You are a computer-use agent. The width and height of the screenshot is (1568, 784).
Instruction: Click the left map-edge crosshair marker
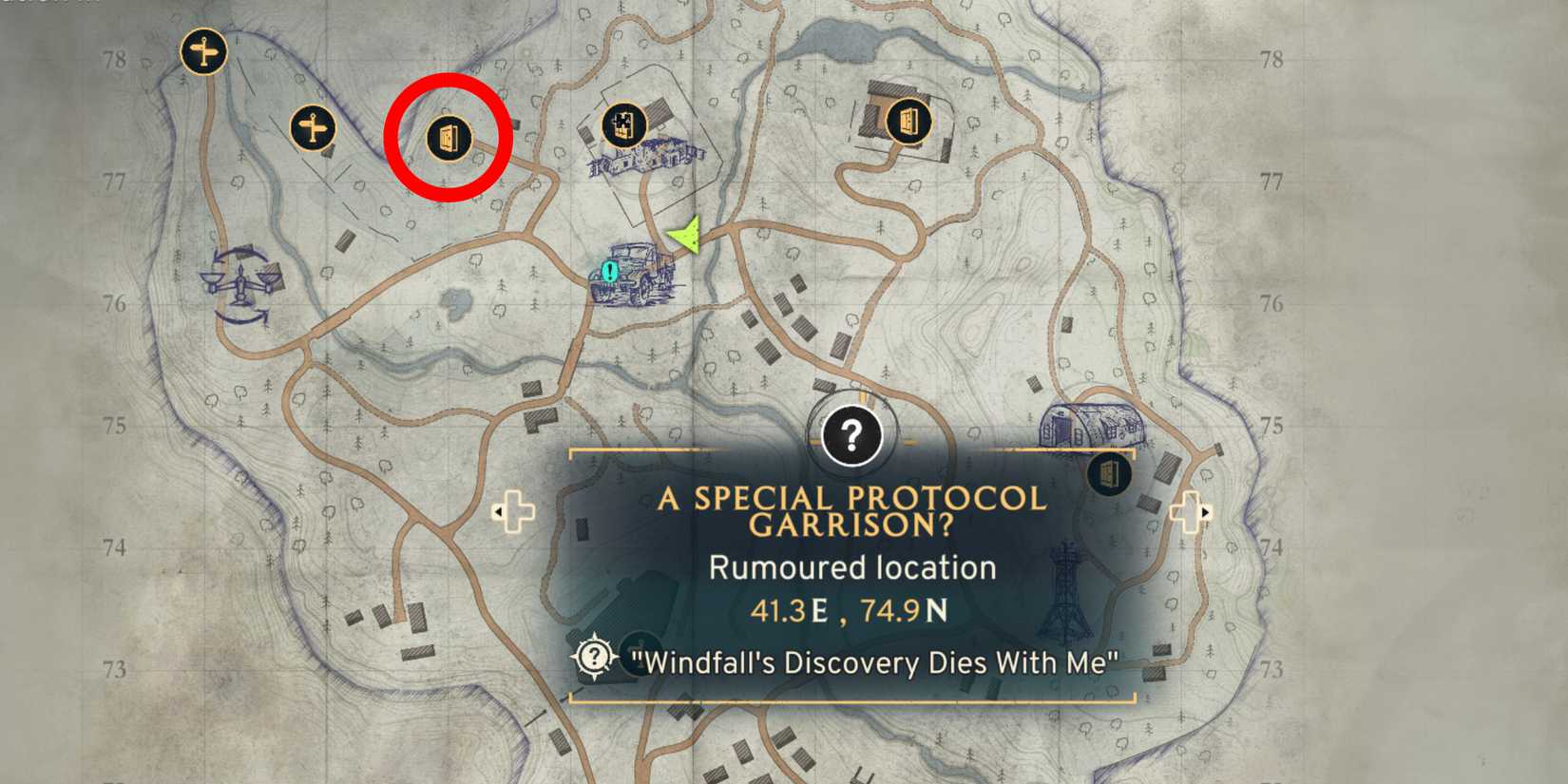click(513, 511)
